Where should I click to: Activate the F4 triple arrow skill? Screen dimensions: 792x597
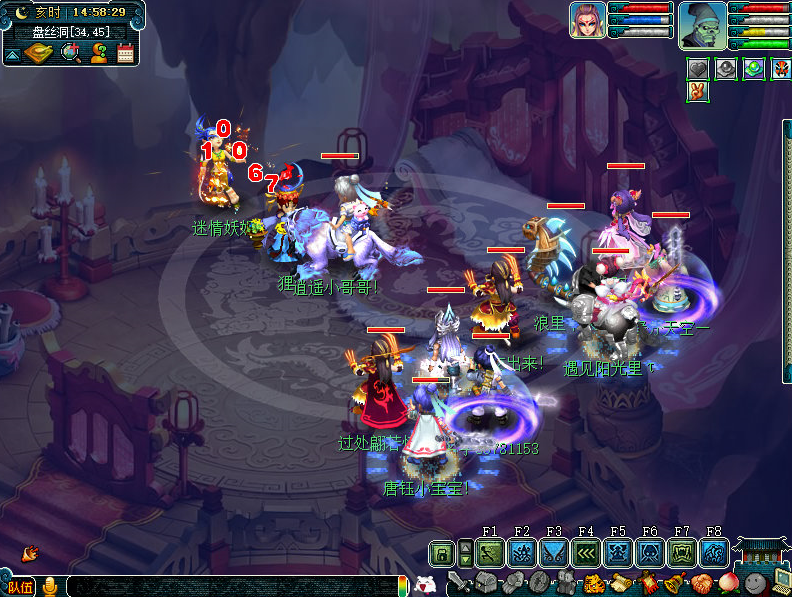(x=585, y=552)
